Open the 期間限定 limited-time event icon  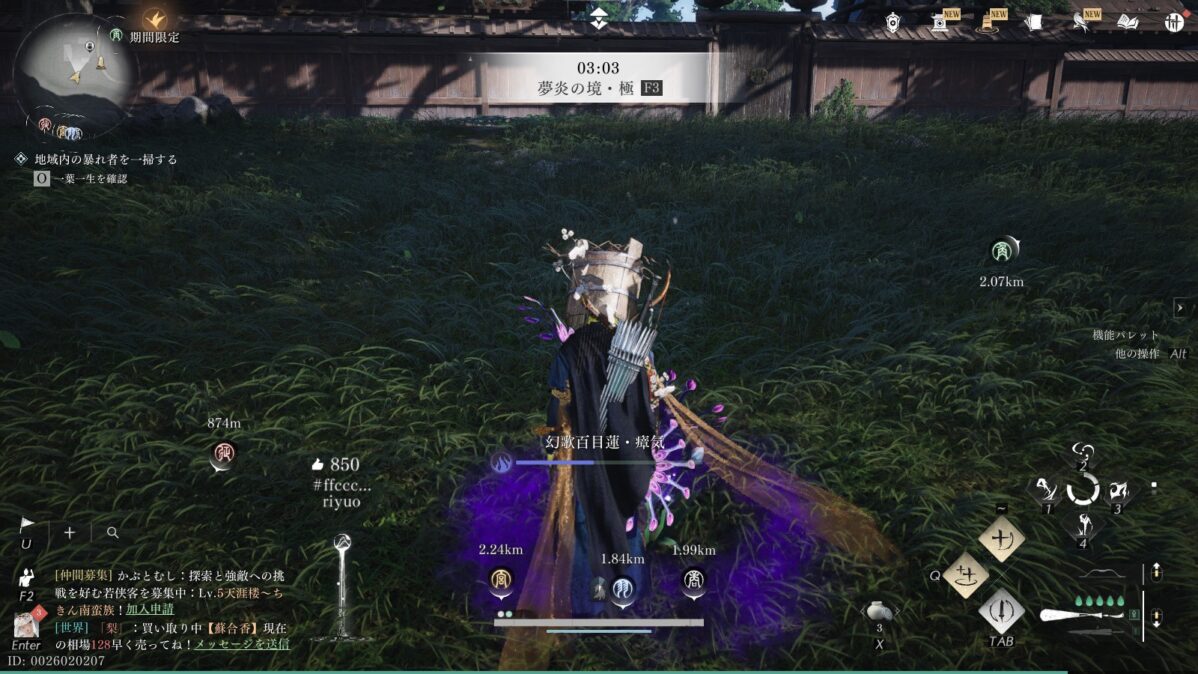coord(154,19)
